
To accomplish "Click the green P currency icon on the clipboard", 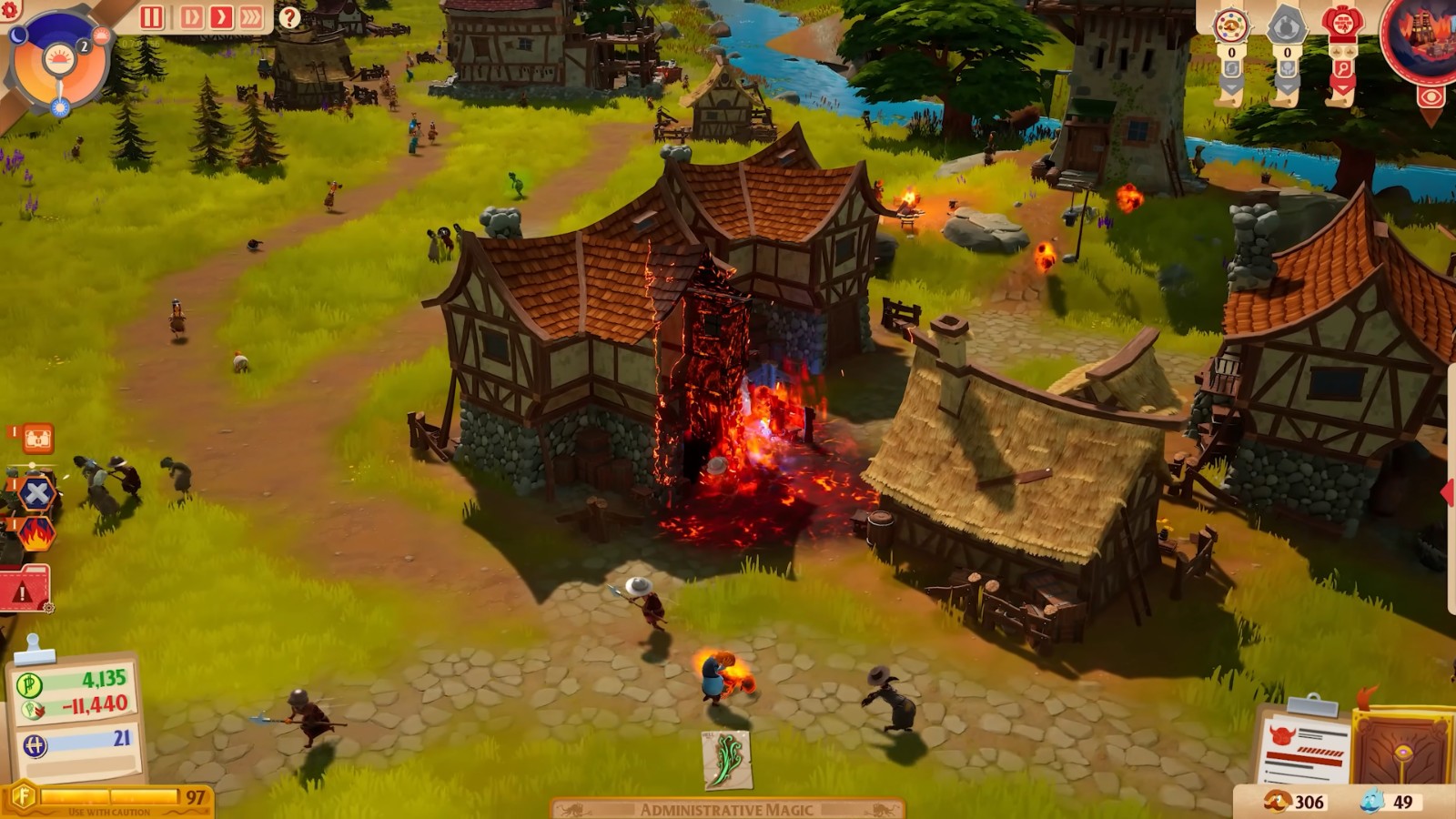I will pos(30,683).
